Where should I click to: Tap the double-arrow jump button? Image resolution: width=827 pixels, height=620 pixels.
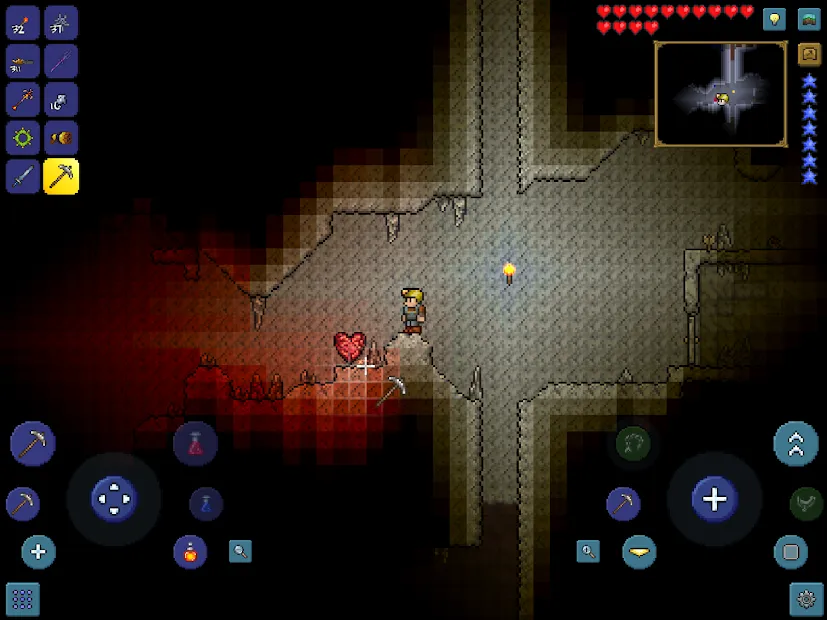point(796,444)
